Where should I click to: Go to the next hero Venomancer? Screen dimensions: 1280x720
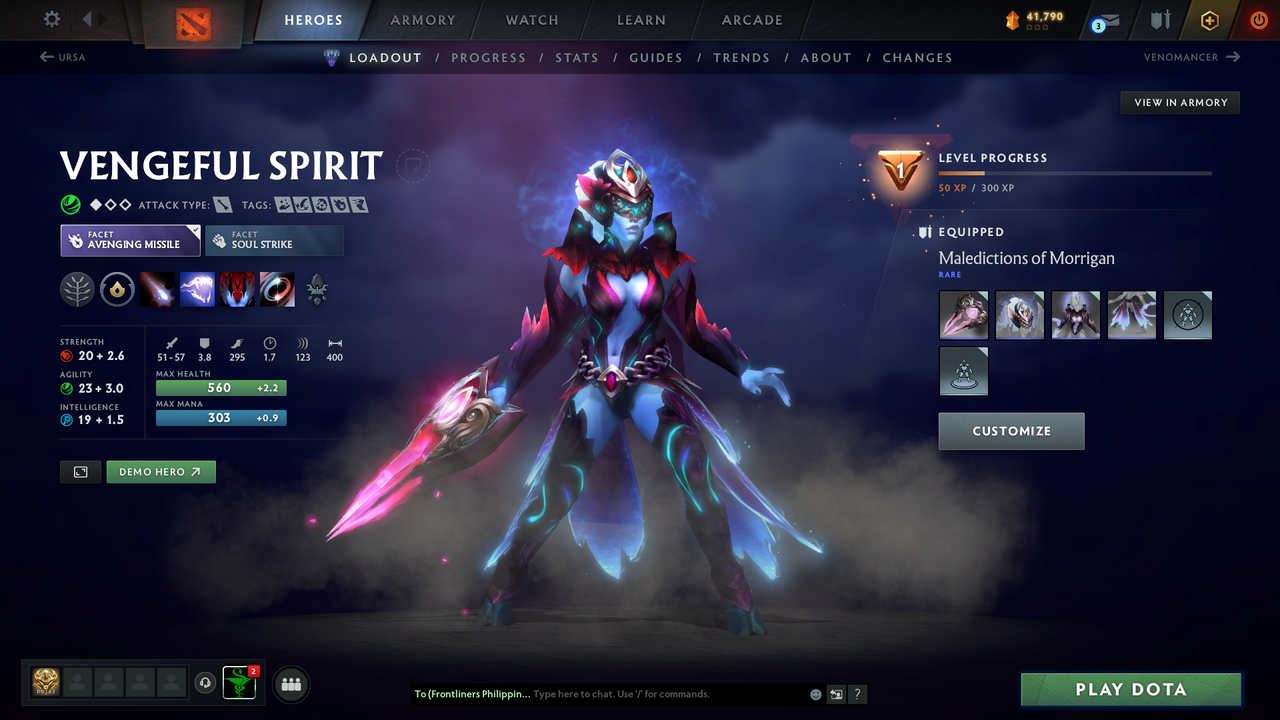[1190, 57]
